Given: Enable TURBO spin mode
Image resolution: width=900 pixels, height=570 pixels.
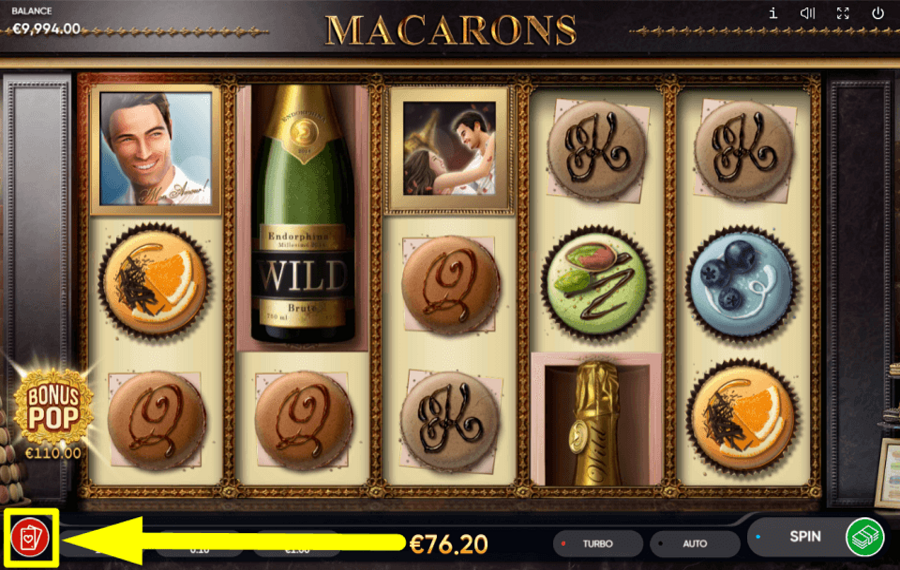Looking at the screenshot, I should (596, 544).
